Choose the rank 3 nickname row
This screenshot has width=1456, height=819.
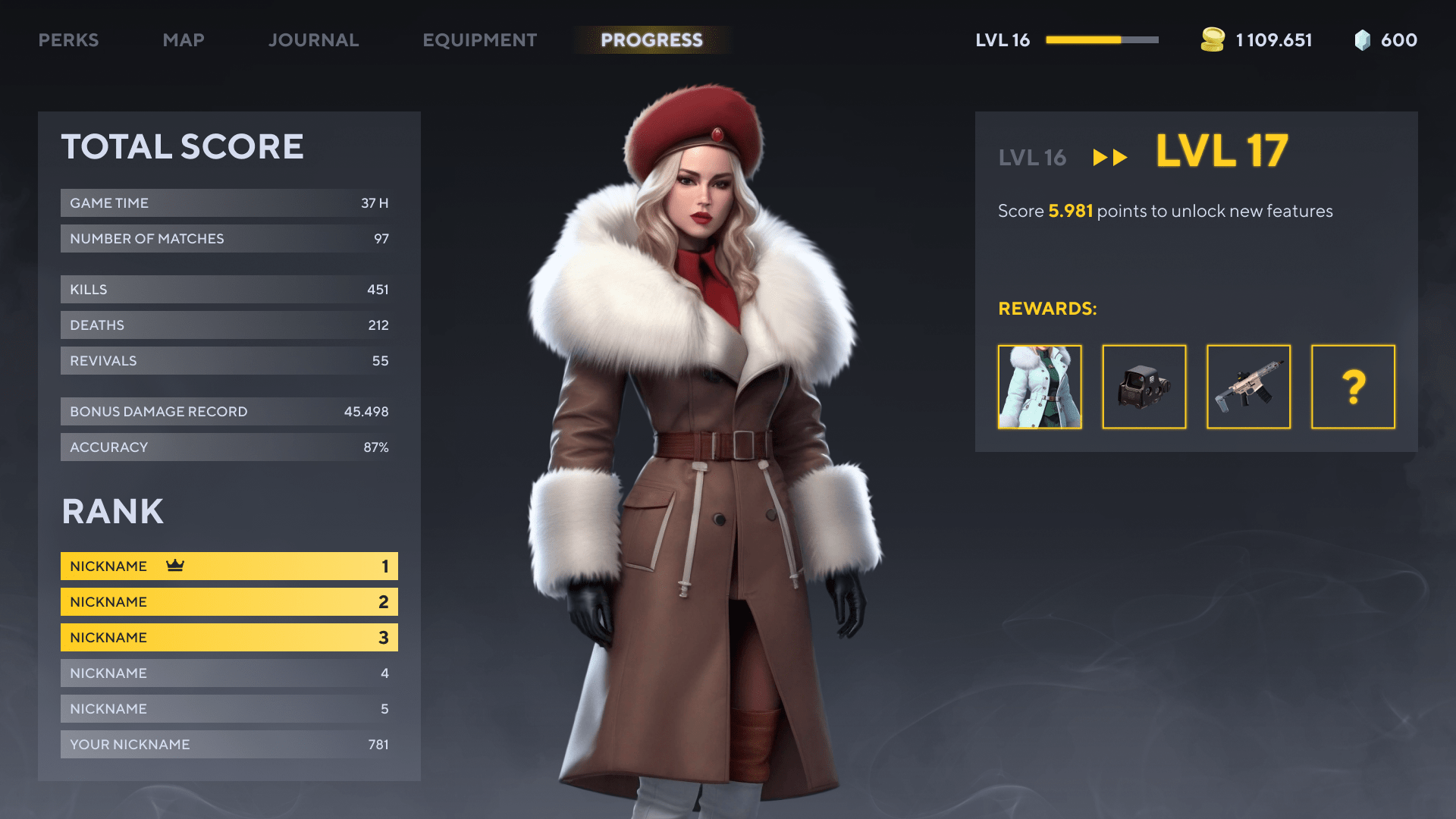(x=229, y=638)
